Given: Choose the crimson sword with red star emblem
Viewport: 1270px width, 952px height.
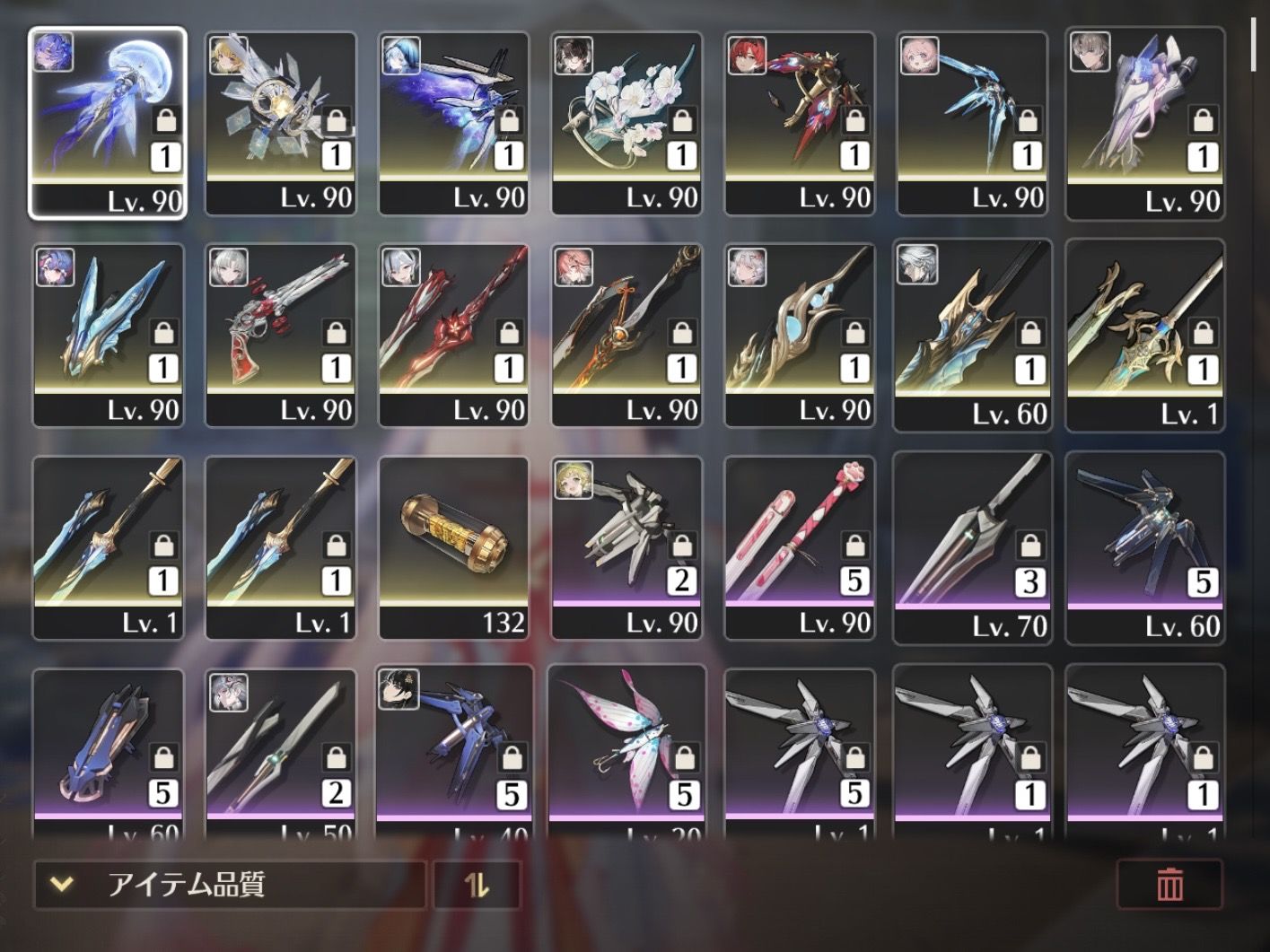Looking at the screenshot, I should point(453,334).
